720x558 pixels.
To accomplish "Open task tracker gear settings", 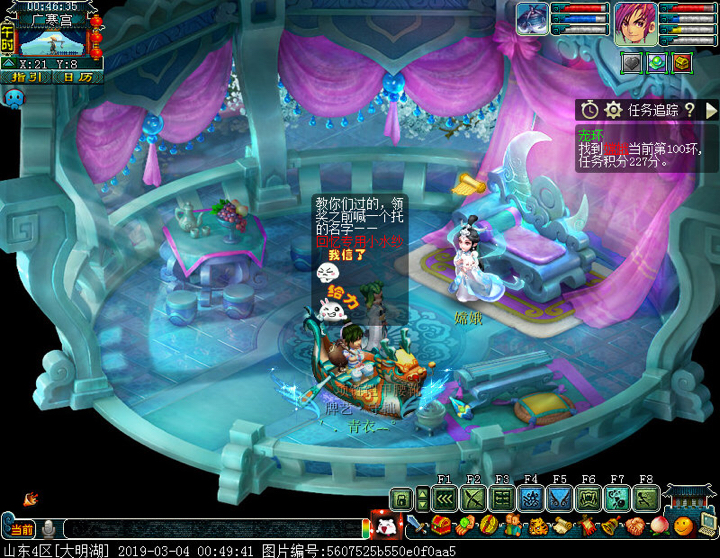I will (x=613, y=110).
